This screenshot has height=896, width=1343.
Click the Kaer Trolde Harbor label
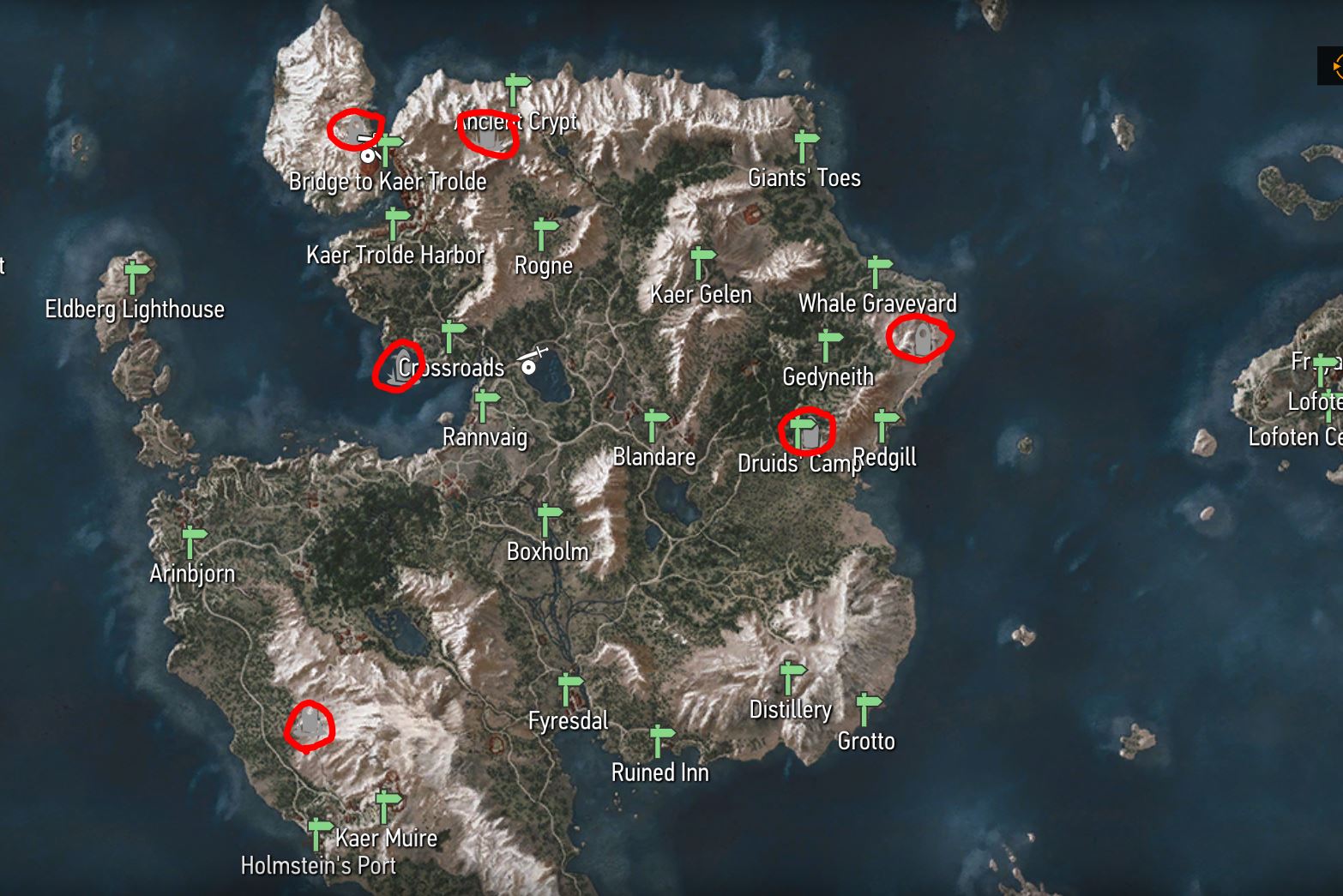[395, 254]
